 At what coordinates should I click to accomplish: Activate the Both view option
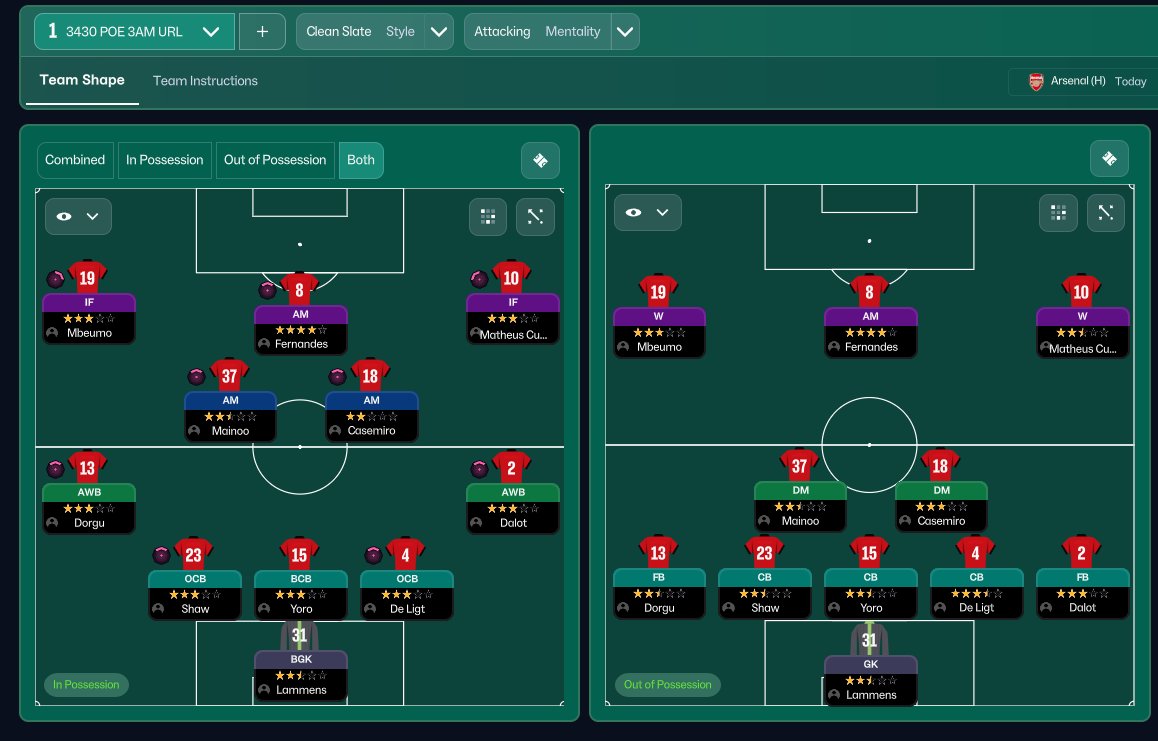361,160
